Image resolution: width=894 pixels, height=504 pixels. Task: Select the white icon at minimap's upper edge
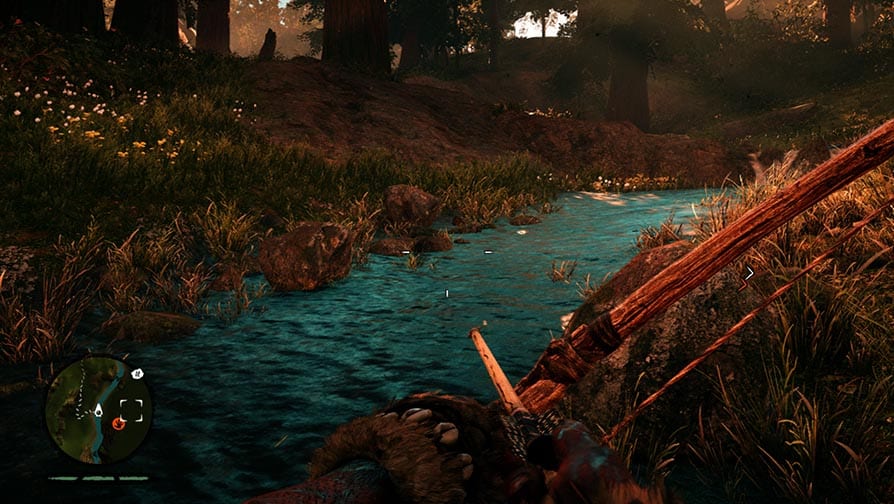pos(137,374)
